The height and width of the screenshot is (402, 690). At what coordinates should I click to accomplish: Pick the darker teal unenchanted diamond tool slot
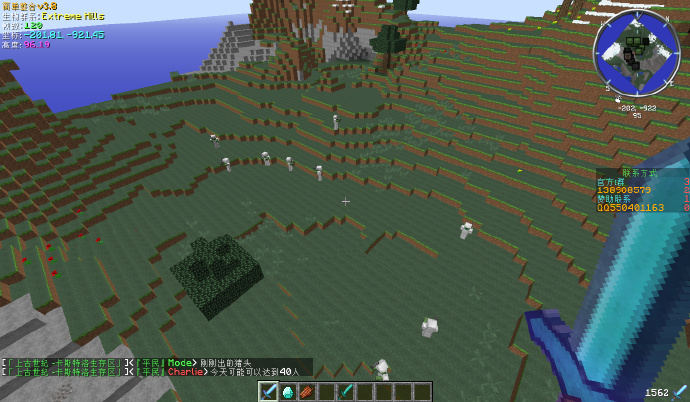coord(345,391)
